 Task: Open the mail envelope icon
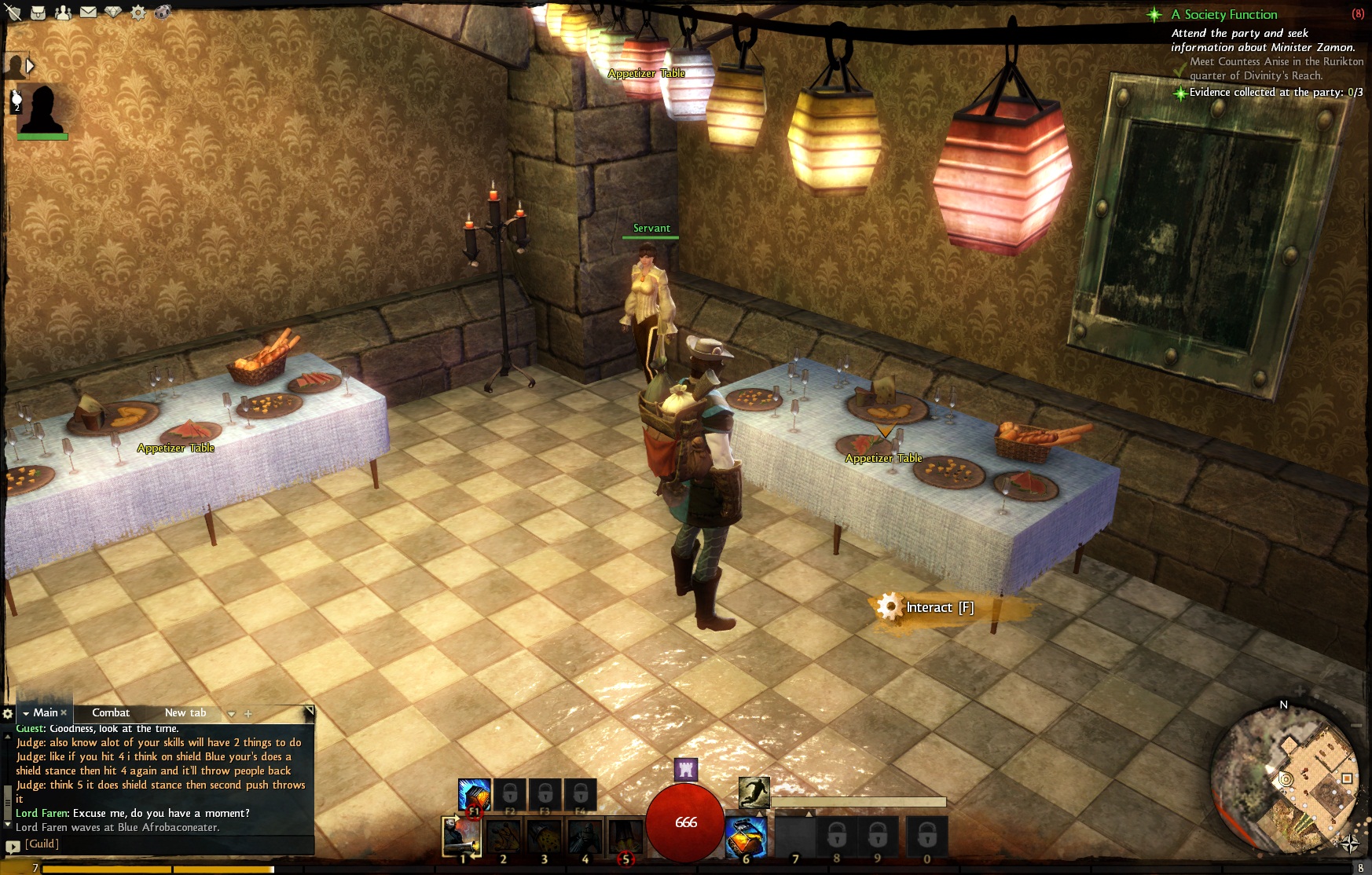(x=88, y=13)
